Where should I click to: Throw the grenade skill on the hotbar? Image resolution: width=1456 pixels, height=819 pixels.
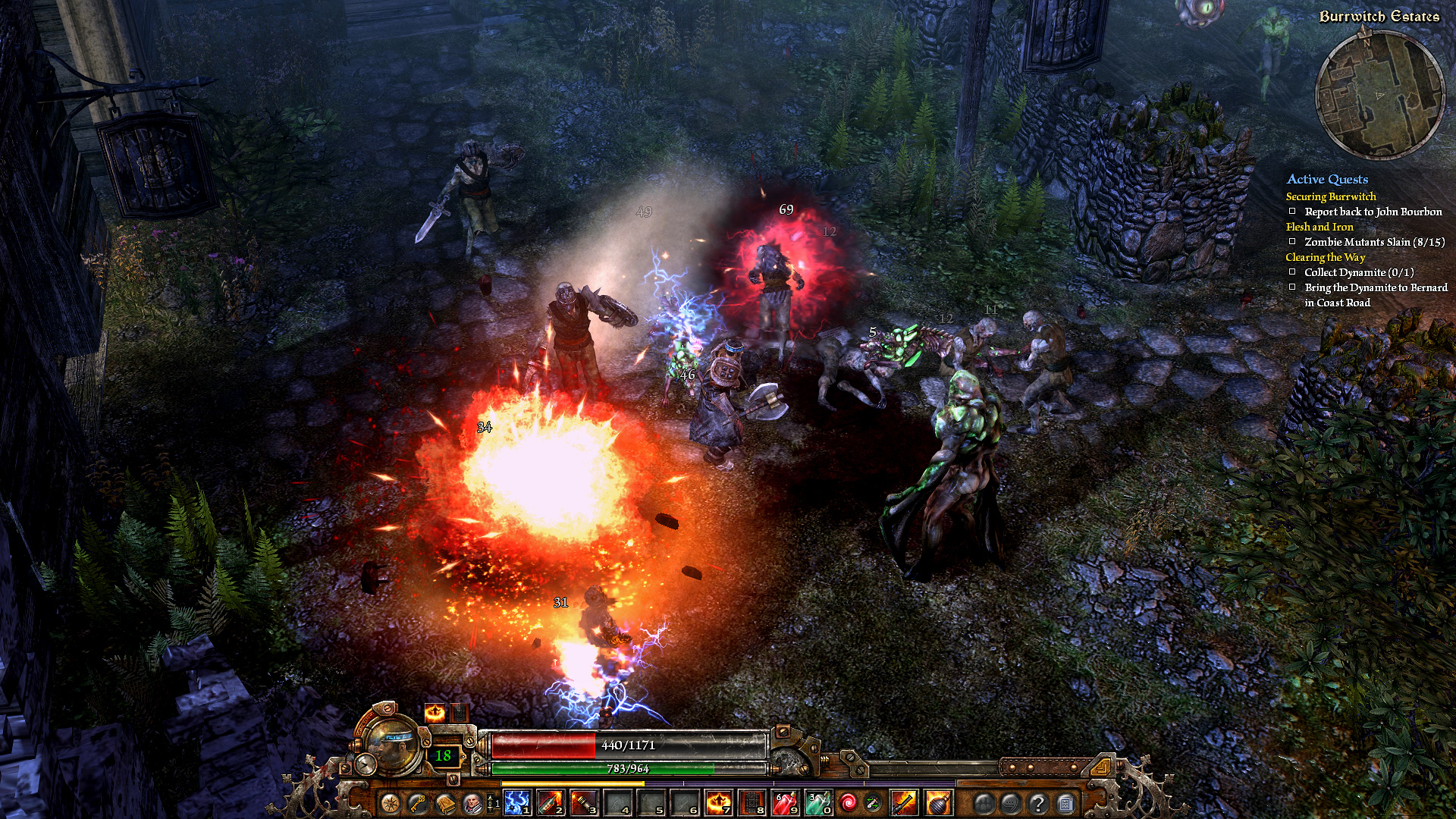coord(937,802)
